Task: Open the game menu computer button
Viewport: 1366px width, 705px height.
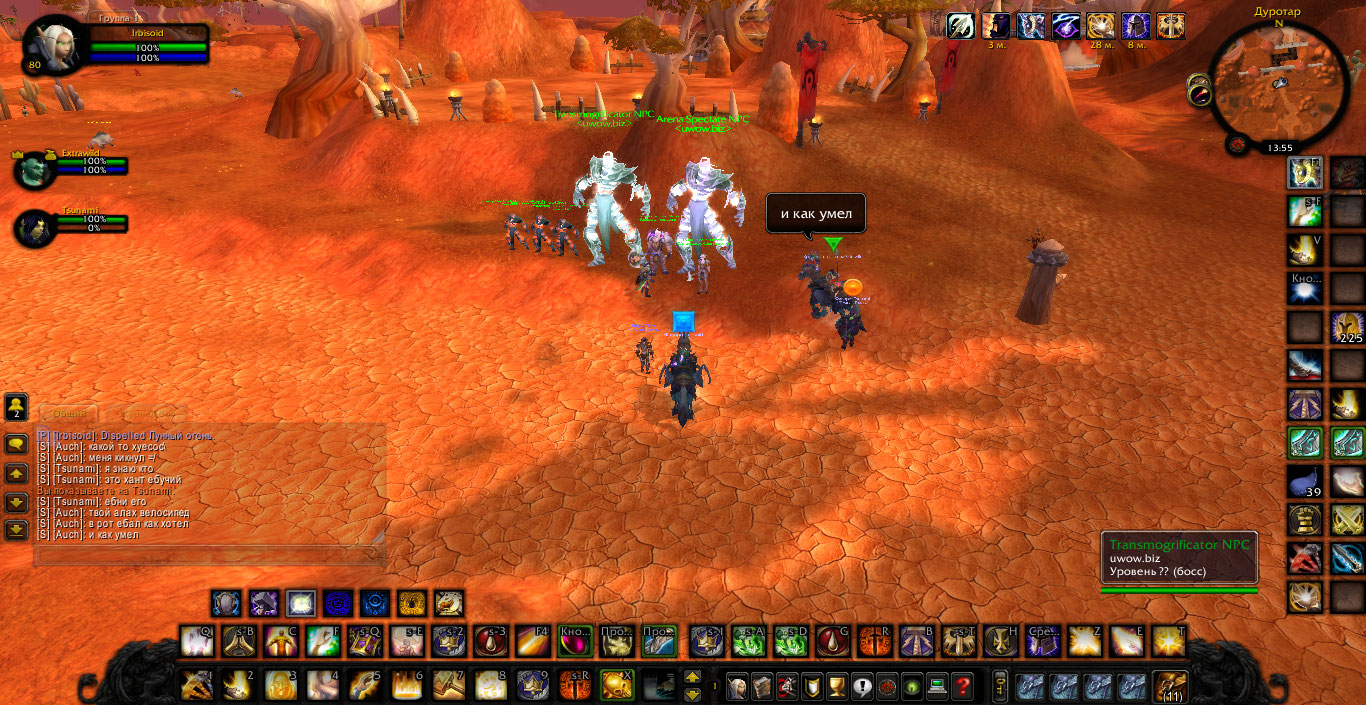Action: (937, 686)
